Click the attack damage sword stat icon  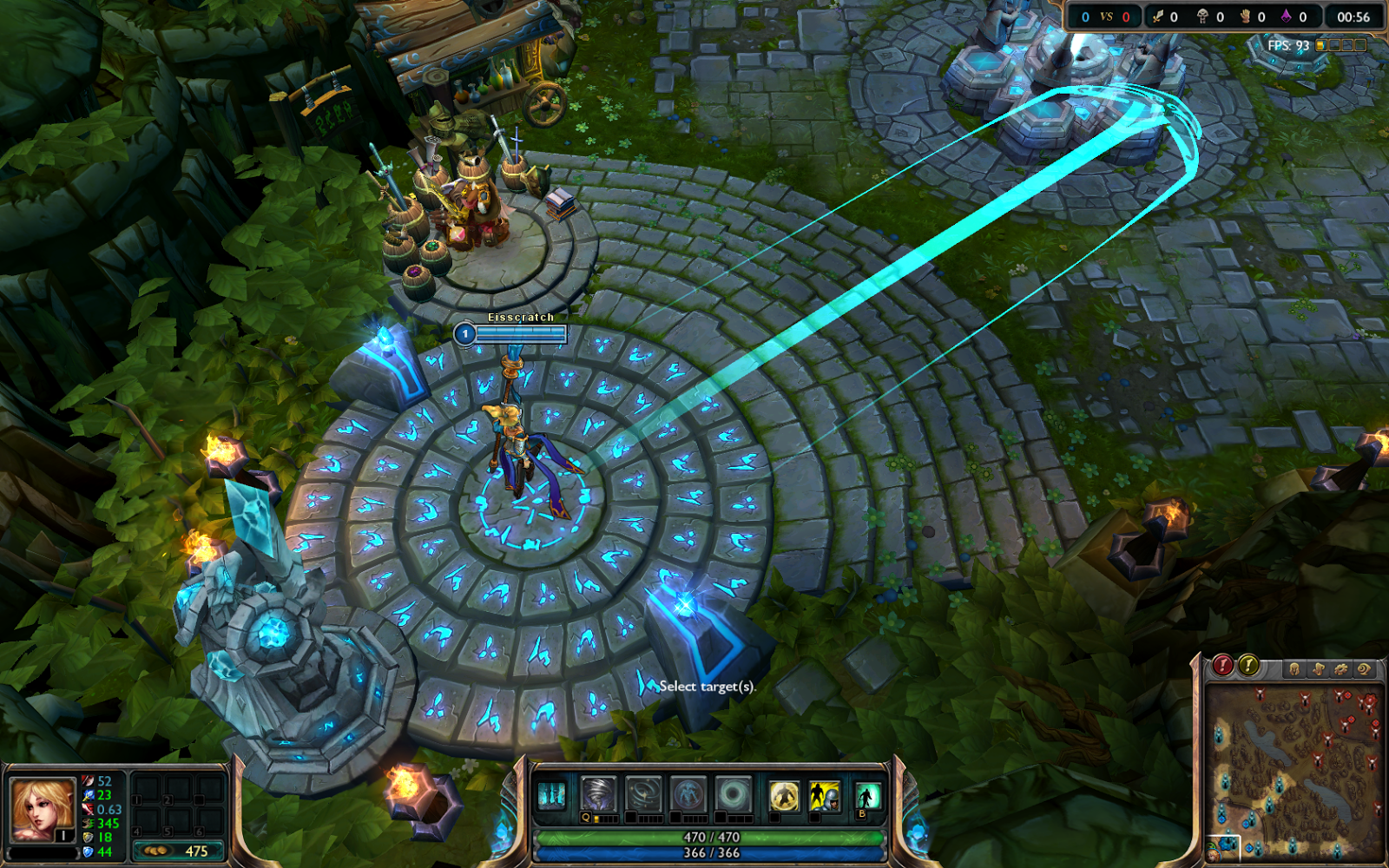point(88,782)
